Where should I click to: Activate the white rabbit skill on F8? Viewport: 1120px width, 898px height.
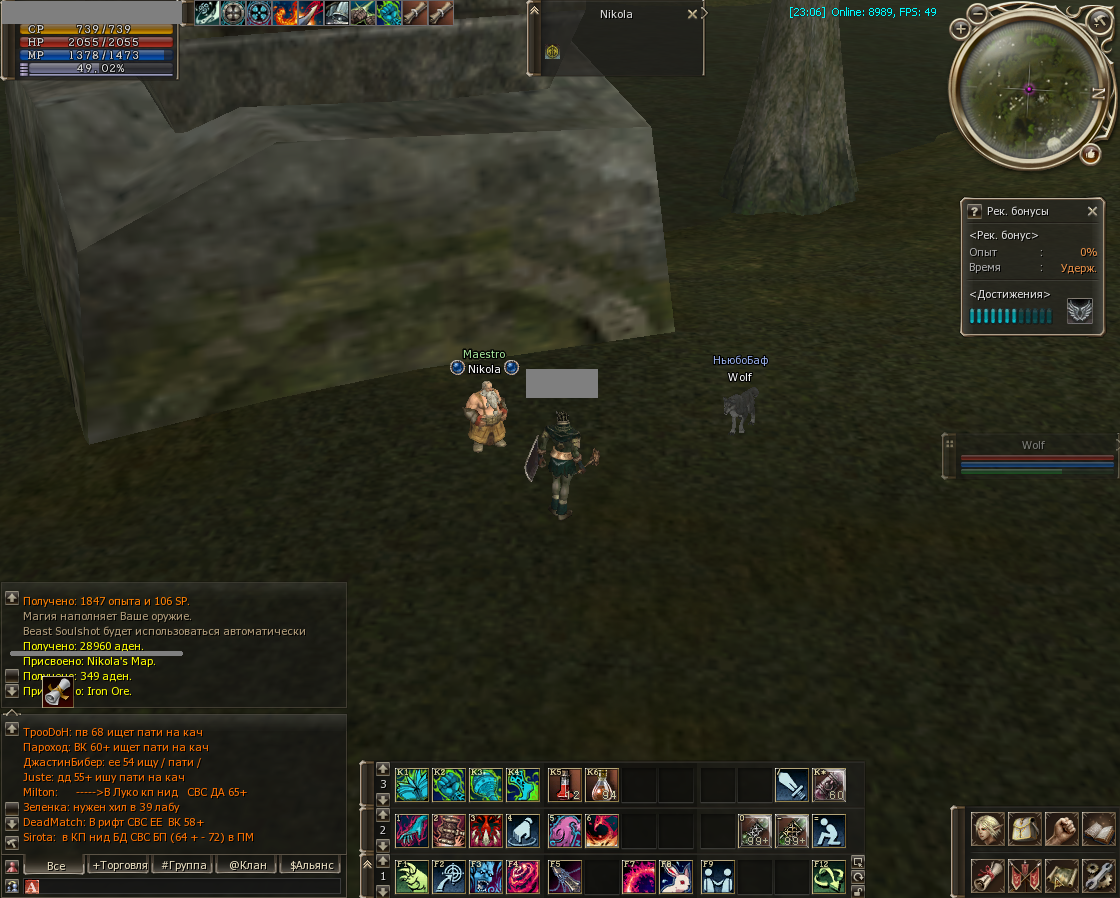pyautogui.click(x=677, y=877)
